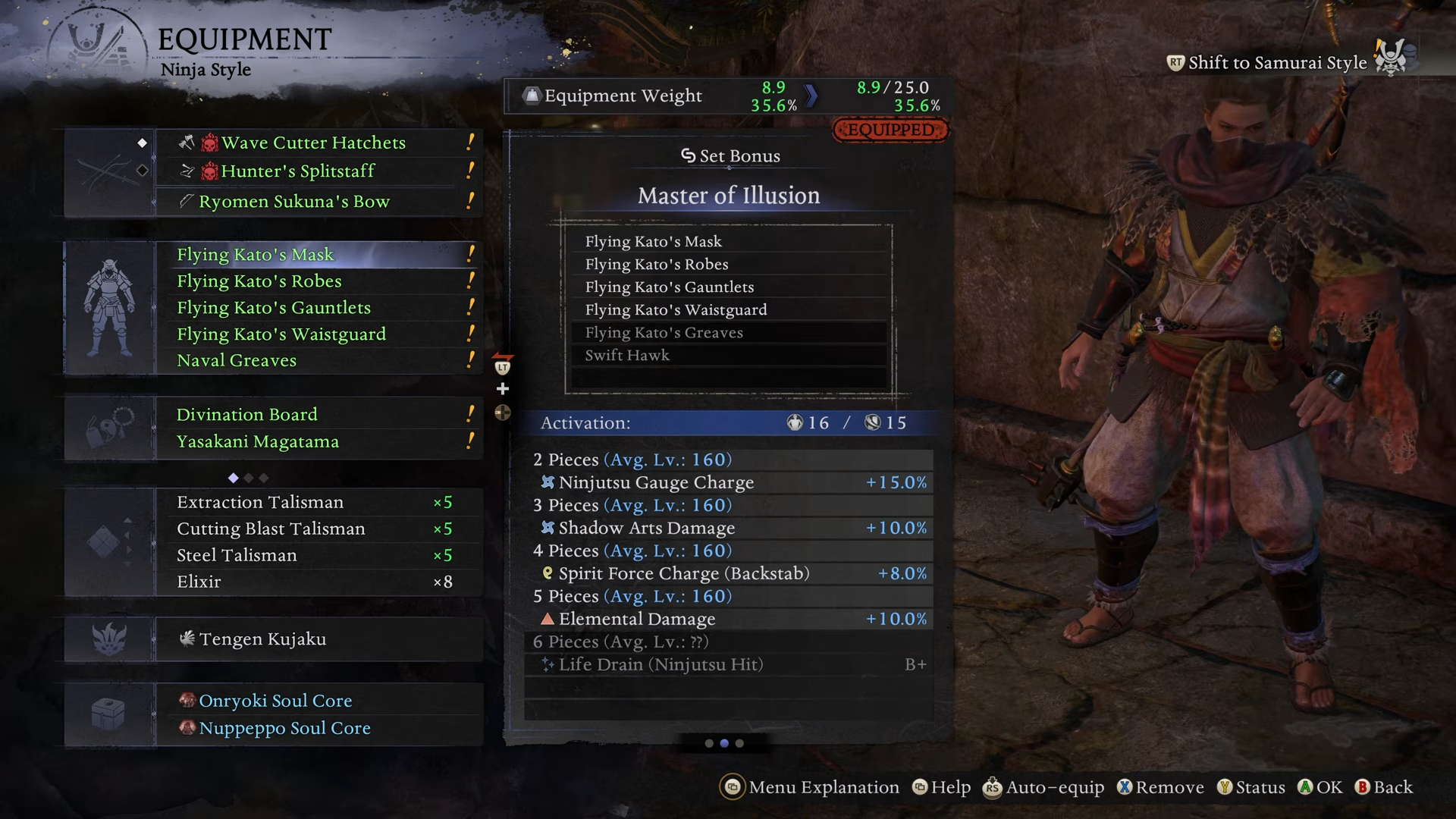Select the Naval Greaves slot

(x=237, y=361)
